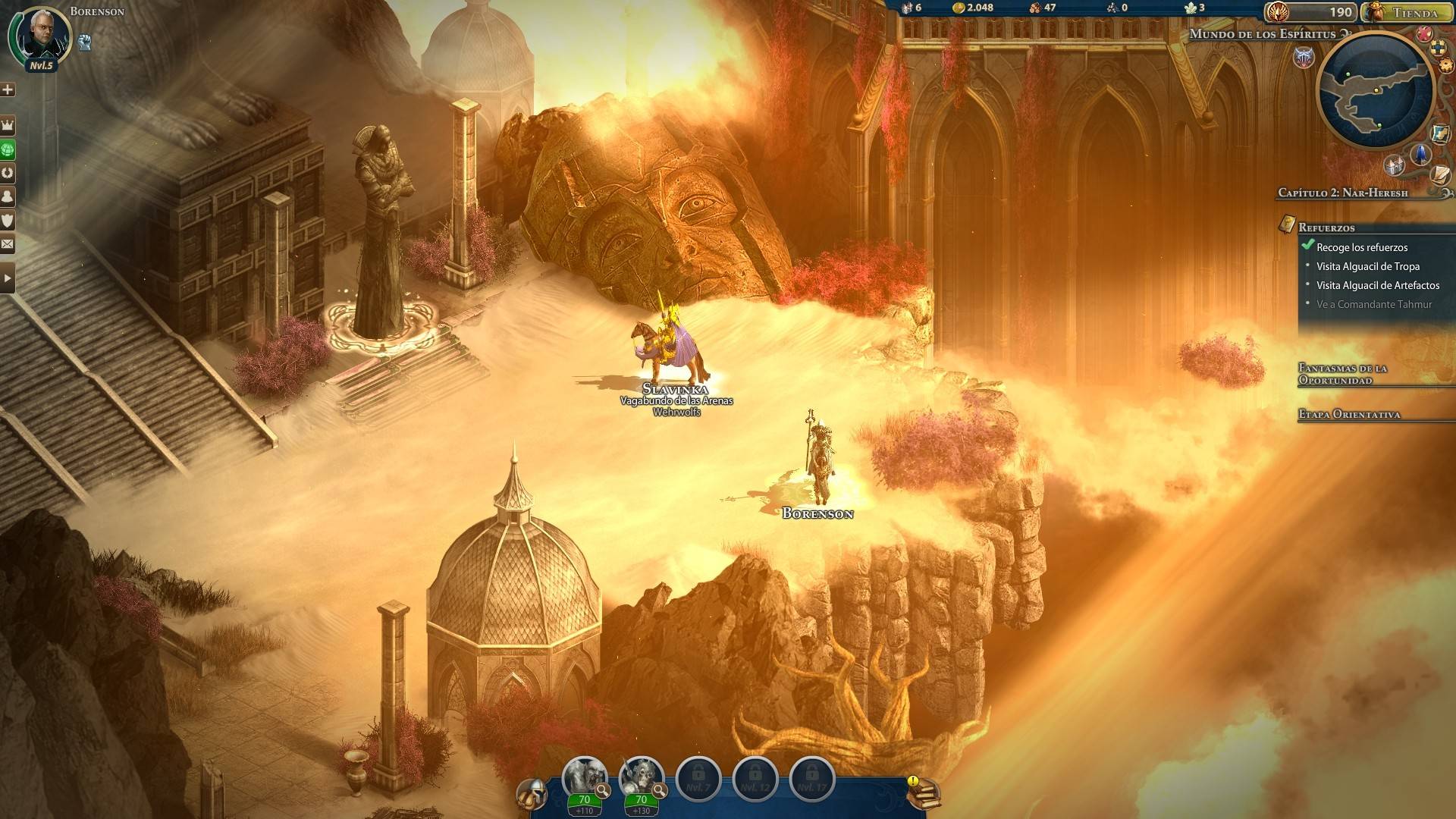
Task: Inspect the first troop with magnifier
Action: (x=603, y=792)
